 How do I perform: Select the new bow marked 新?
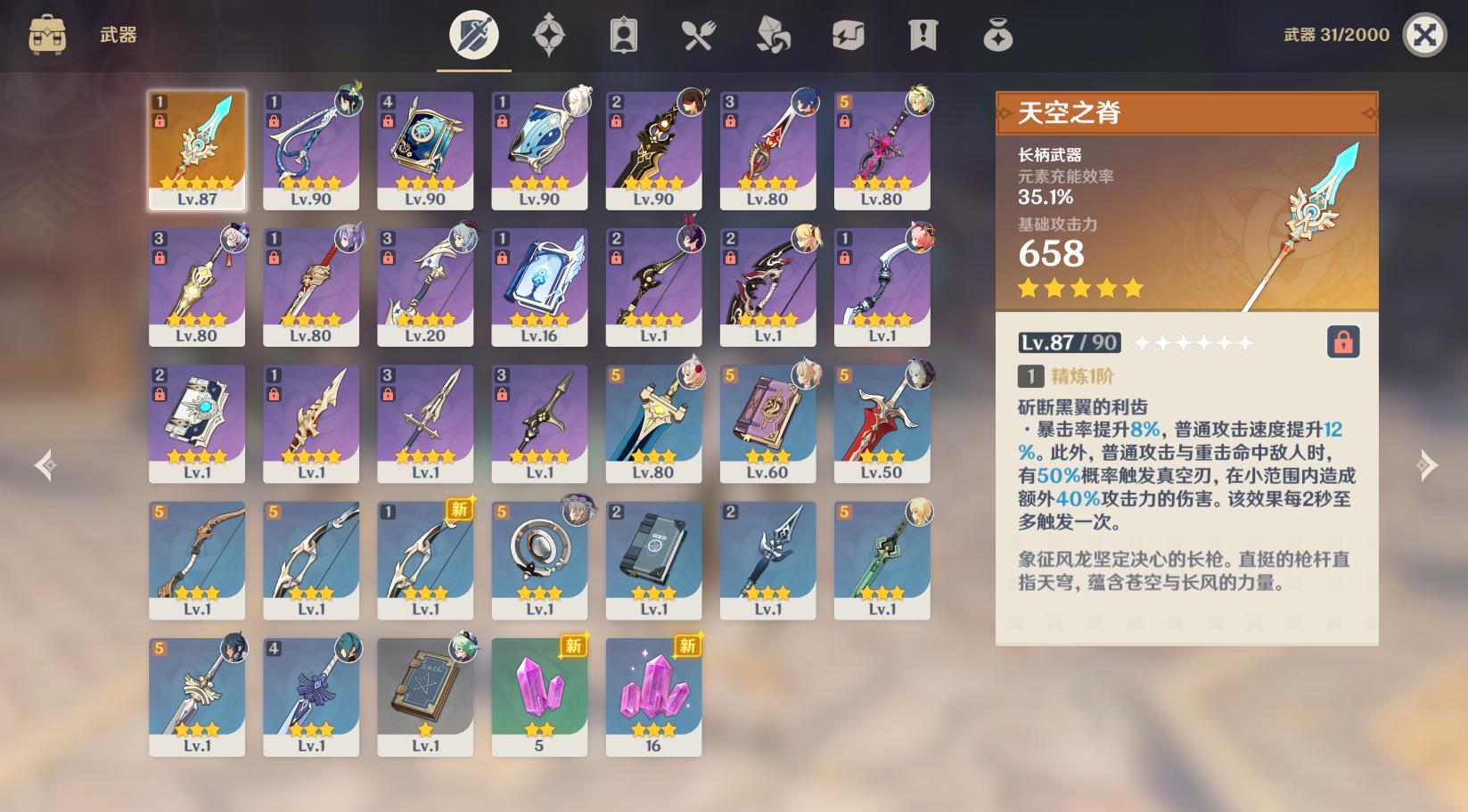(425, 561)
